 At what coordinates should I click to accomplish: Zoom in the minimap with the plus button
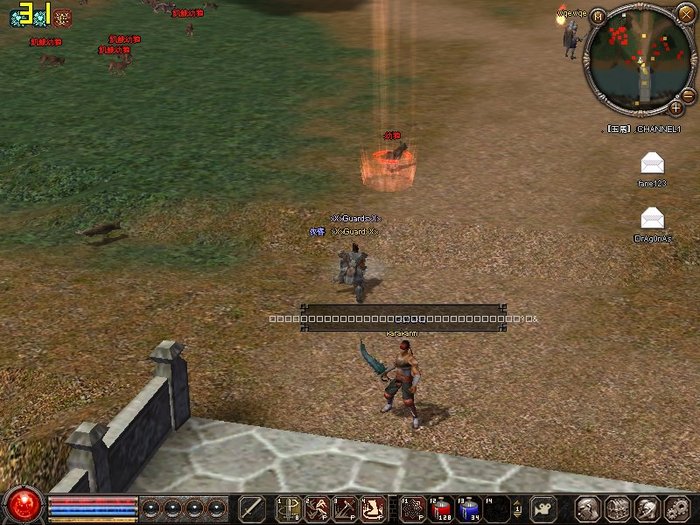coord(676,106)
